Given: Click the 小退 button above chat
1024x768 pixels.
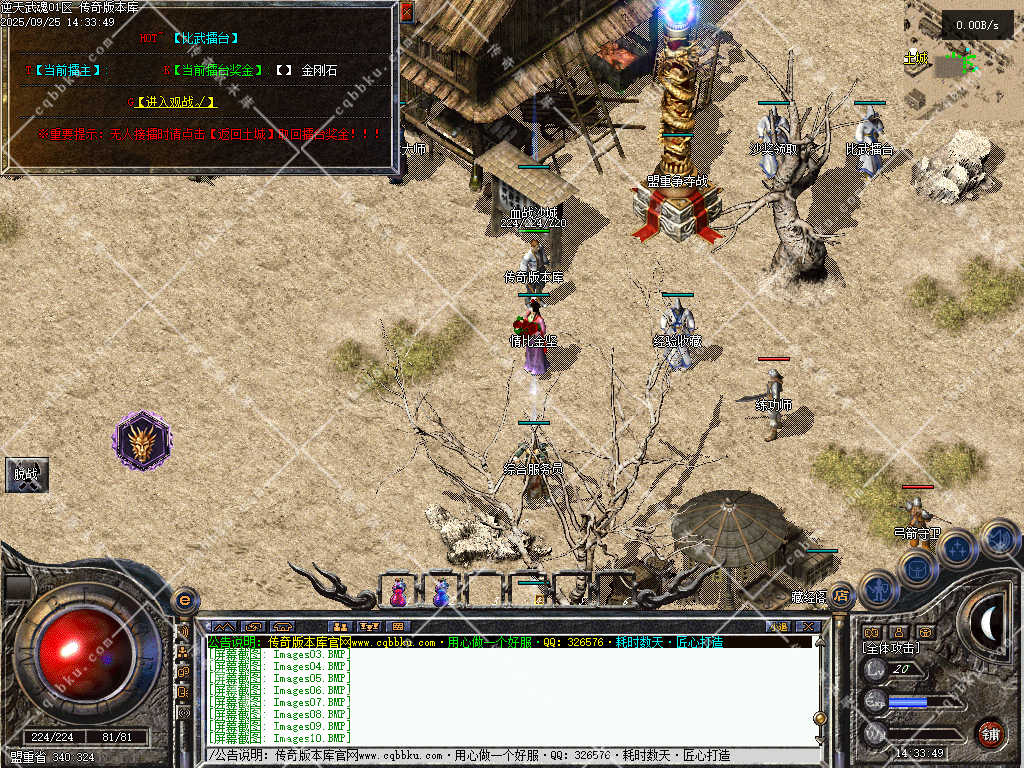Looking at the screenshot, I should tap(780, 627).
